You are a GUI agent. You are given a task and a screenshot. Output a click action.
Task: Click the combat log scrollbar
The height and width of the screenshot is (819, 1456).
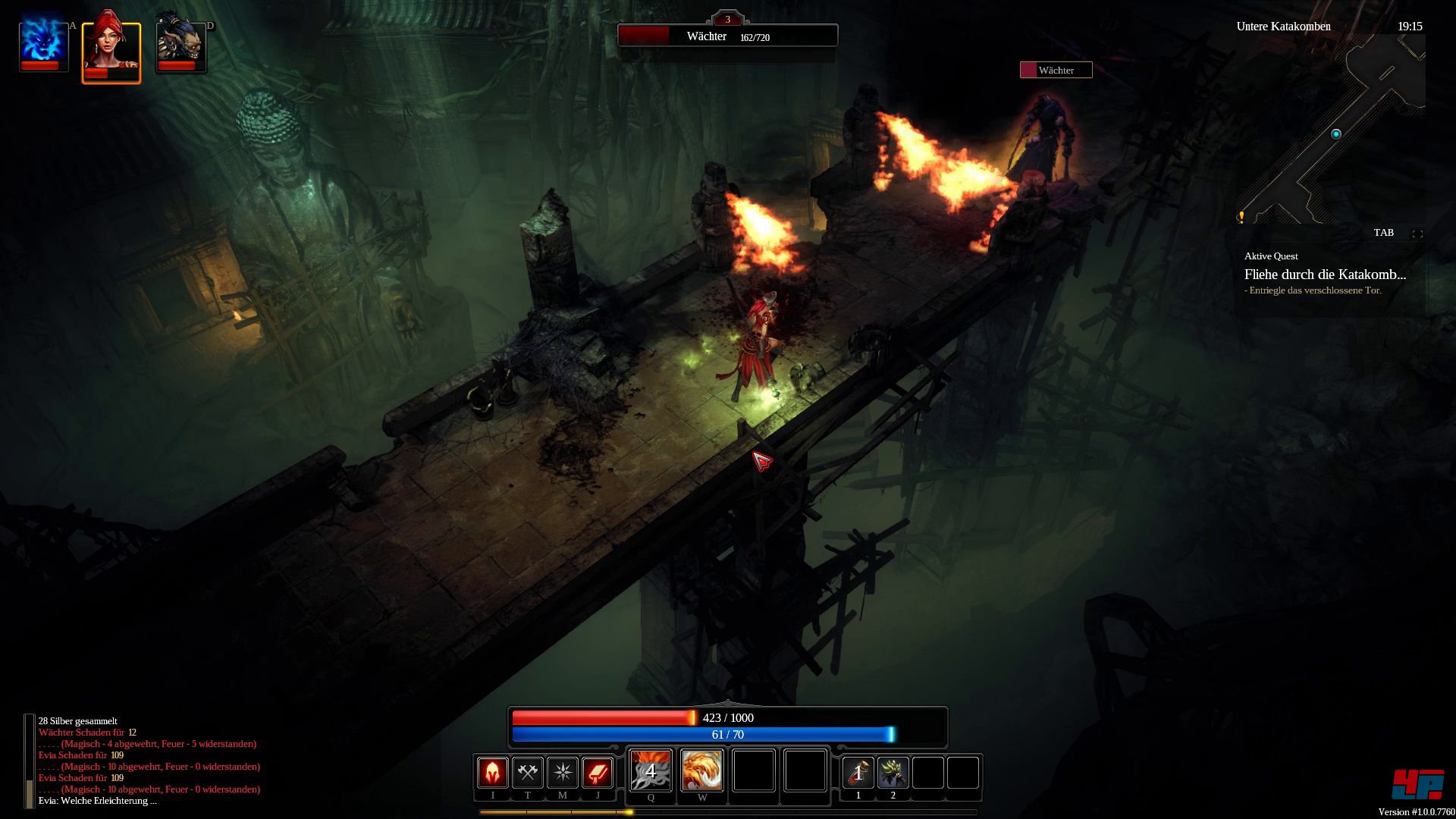[x=30, y=761]
